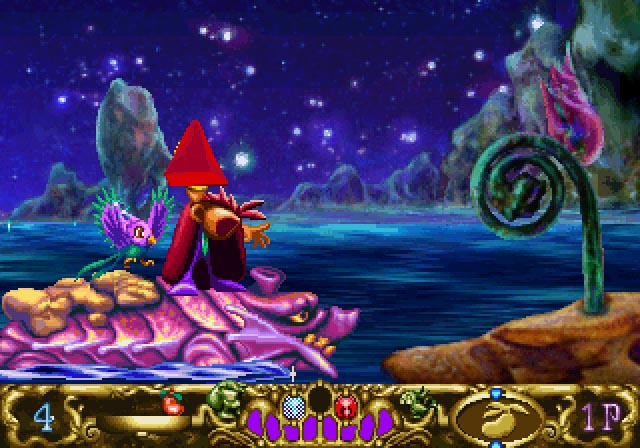
Task: Select the blue checkered orb
Action: click(294, 406)
